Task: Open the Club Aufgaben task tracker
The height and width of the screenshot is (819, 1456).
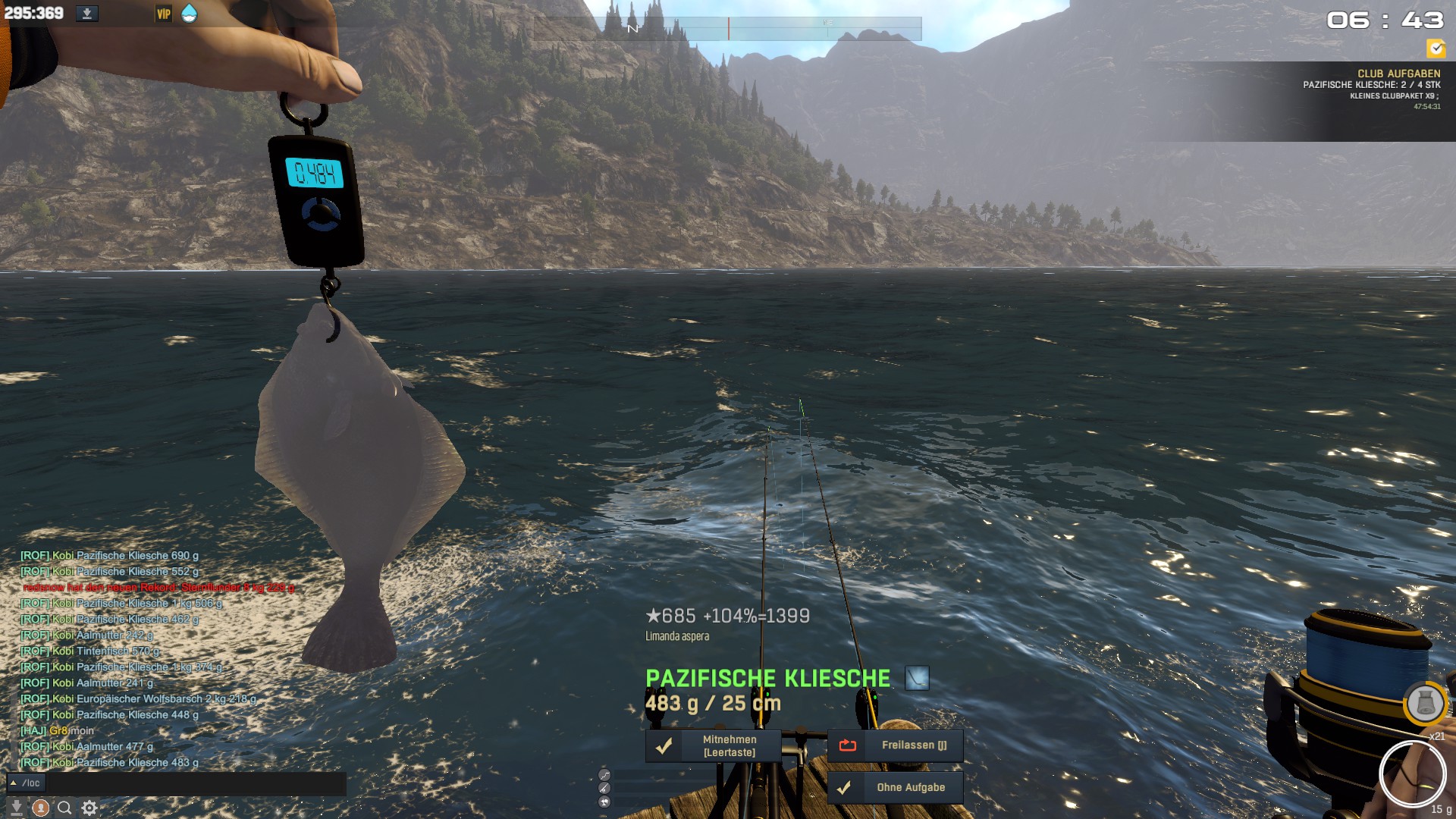Action: tap(1371, 90)
